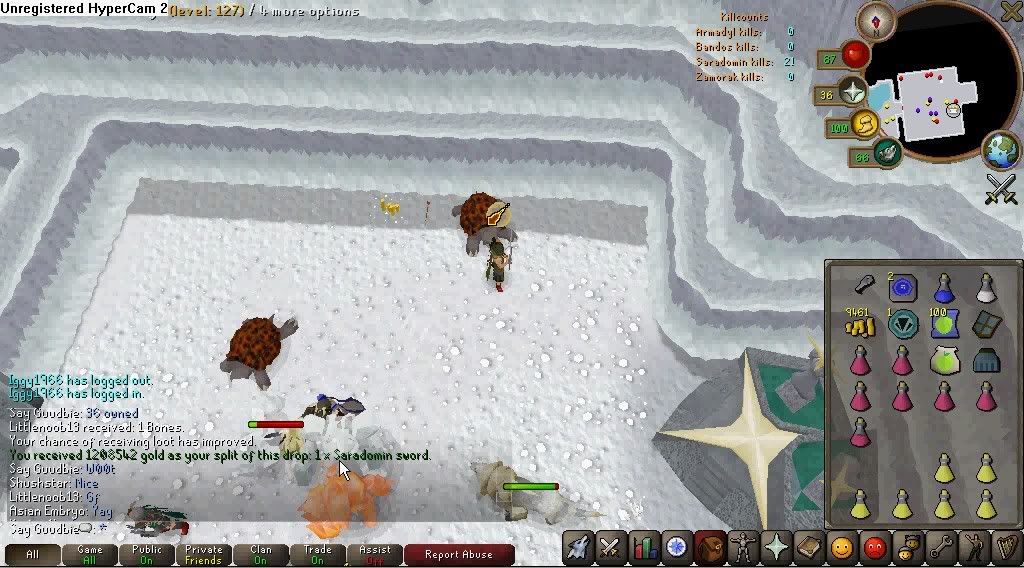The height and width of the screenshot is (568, 1024).
Task: Click the Assist filter button
Action: (374, 555)
